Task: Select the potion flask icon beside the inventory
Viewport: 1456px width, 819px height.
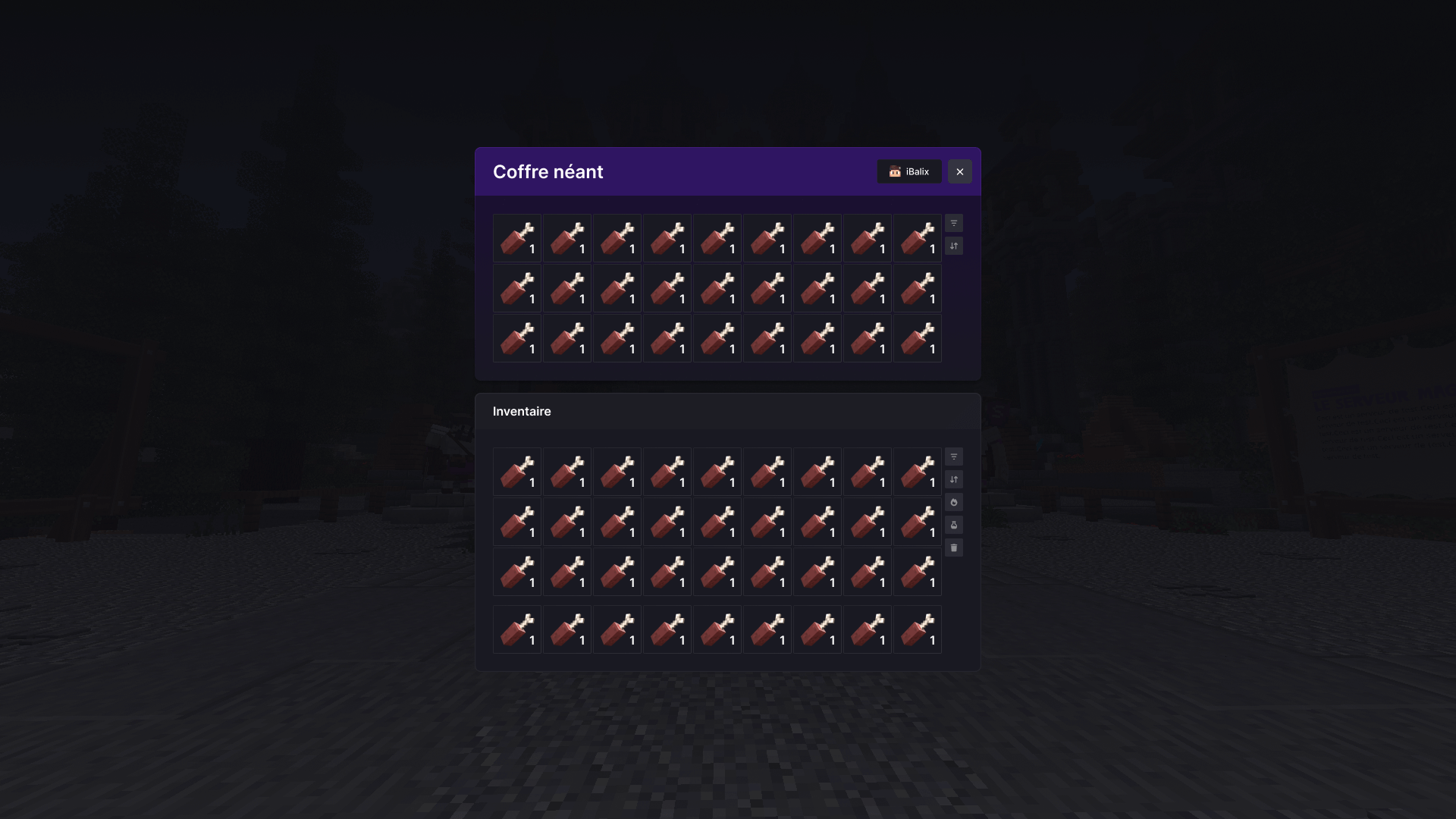Action: point(953,525)
